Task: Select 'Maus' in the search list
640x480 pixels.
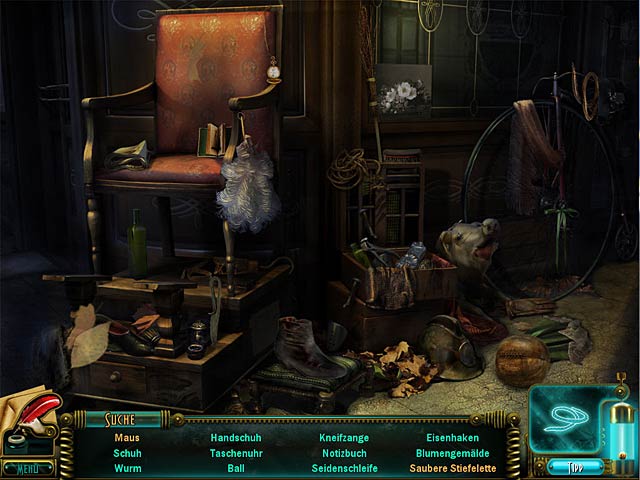Action: click(127, 438)
